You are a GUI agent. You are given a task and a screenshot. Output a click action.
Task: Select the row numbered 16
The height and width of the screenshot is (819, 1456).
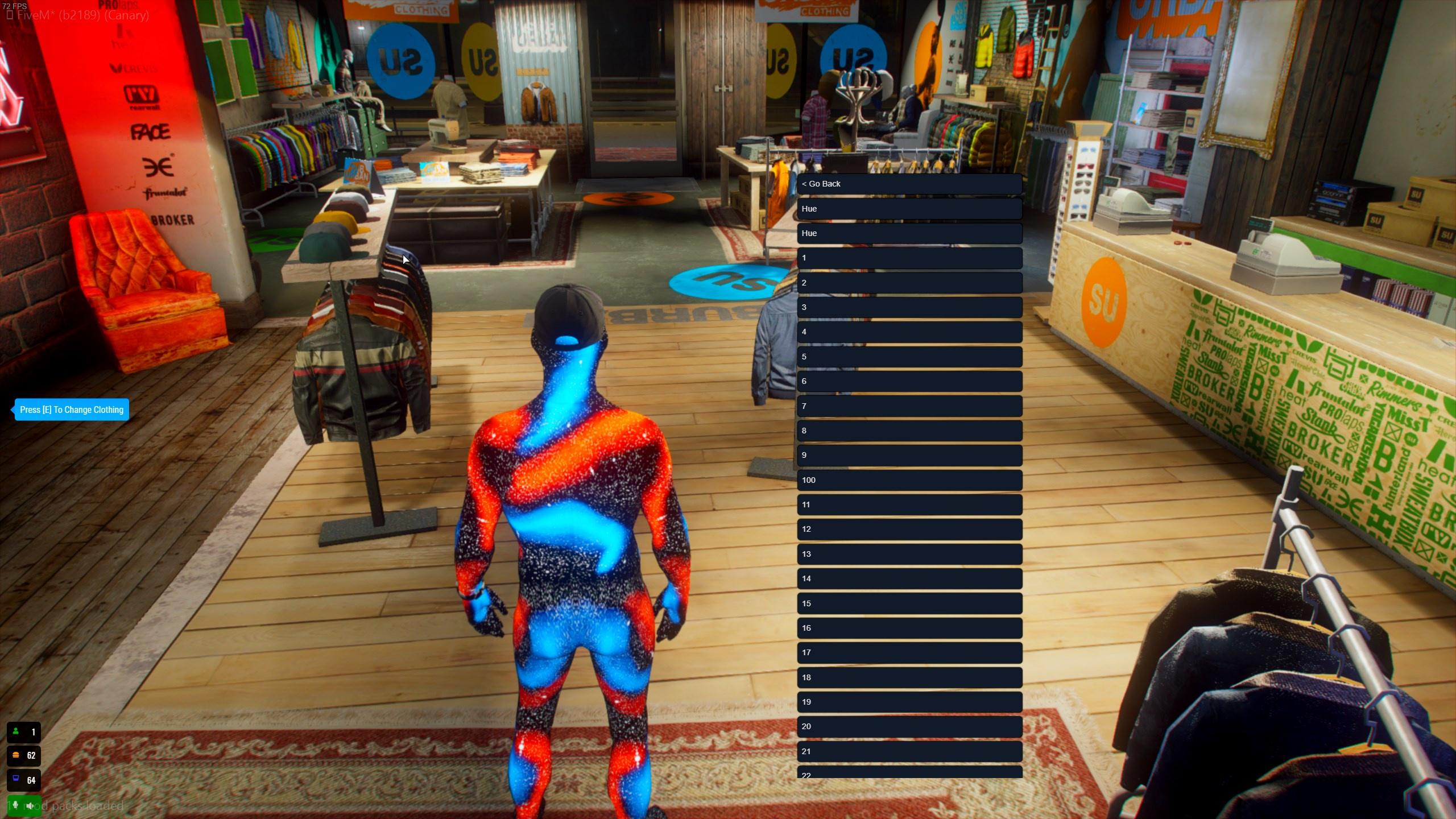(x=909, y=628)
